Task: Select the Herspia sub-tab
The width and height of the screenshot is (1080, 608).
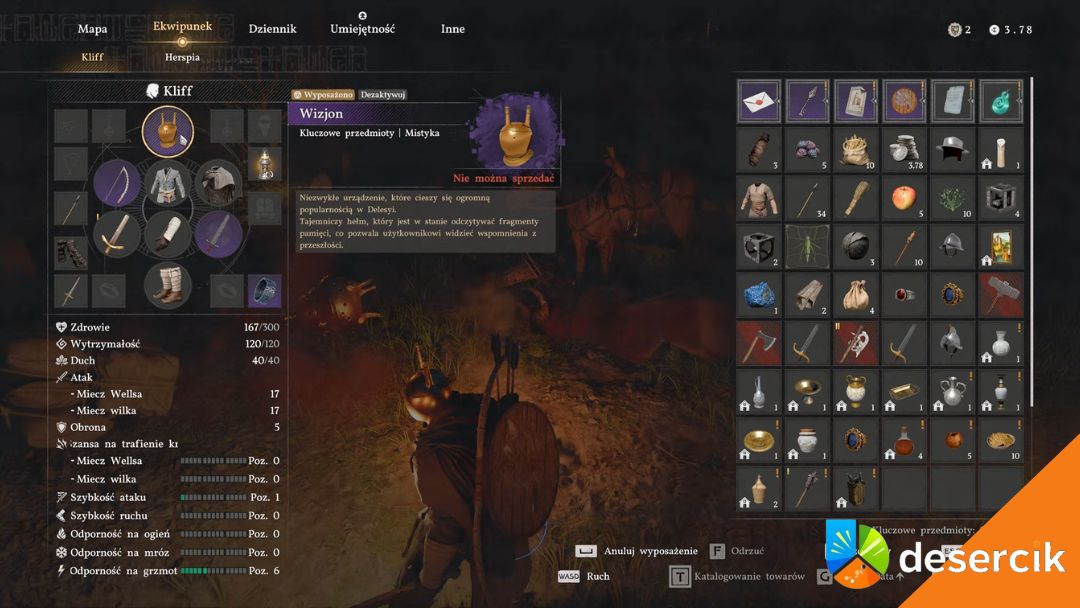Action: click(182, 57)
